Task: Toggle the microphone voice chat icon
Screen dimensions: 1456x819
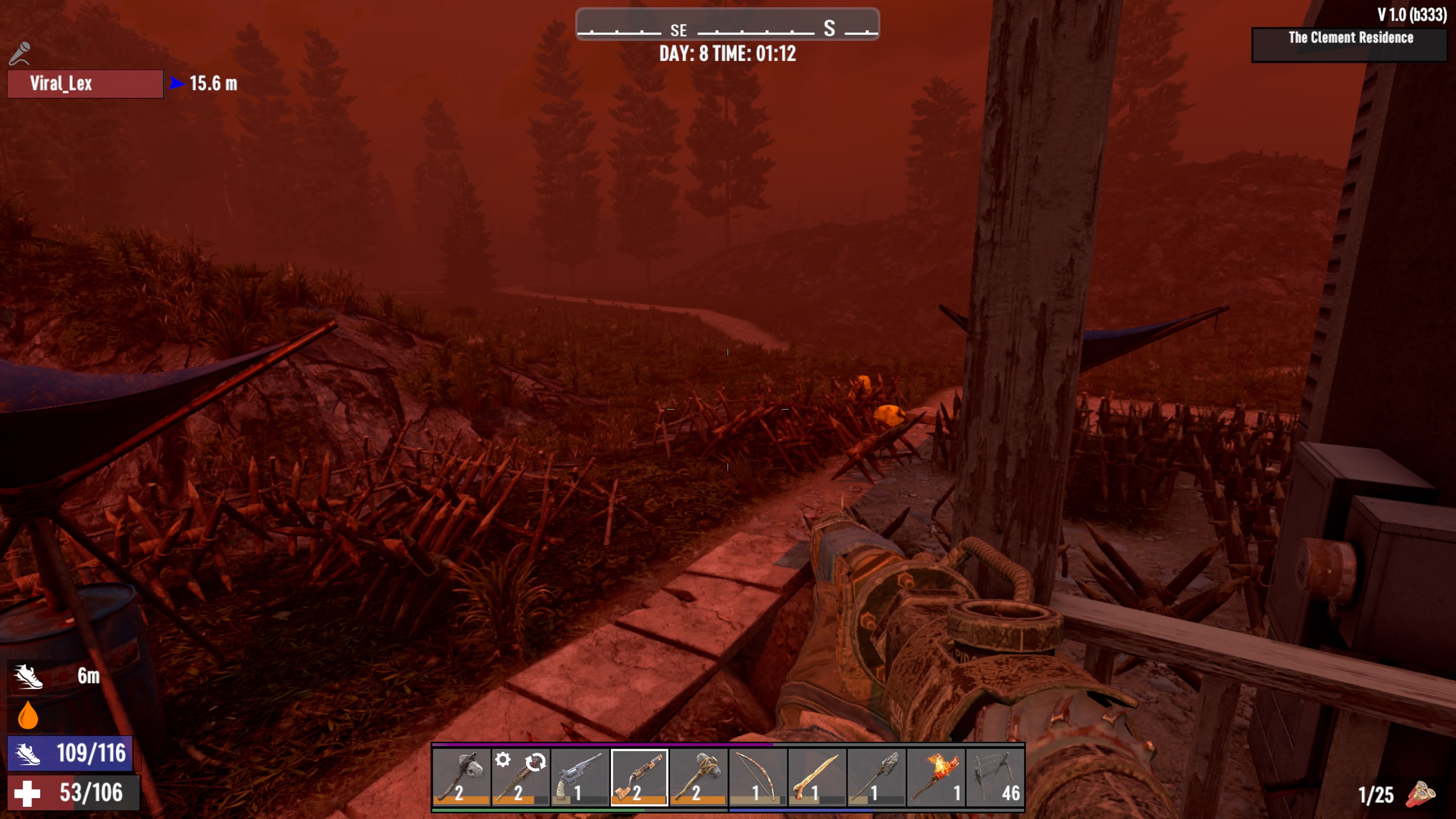Action: point(20,54)
